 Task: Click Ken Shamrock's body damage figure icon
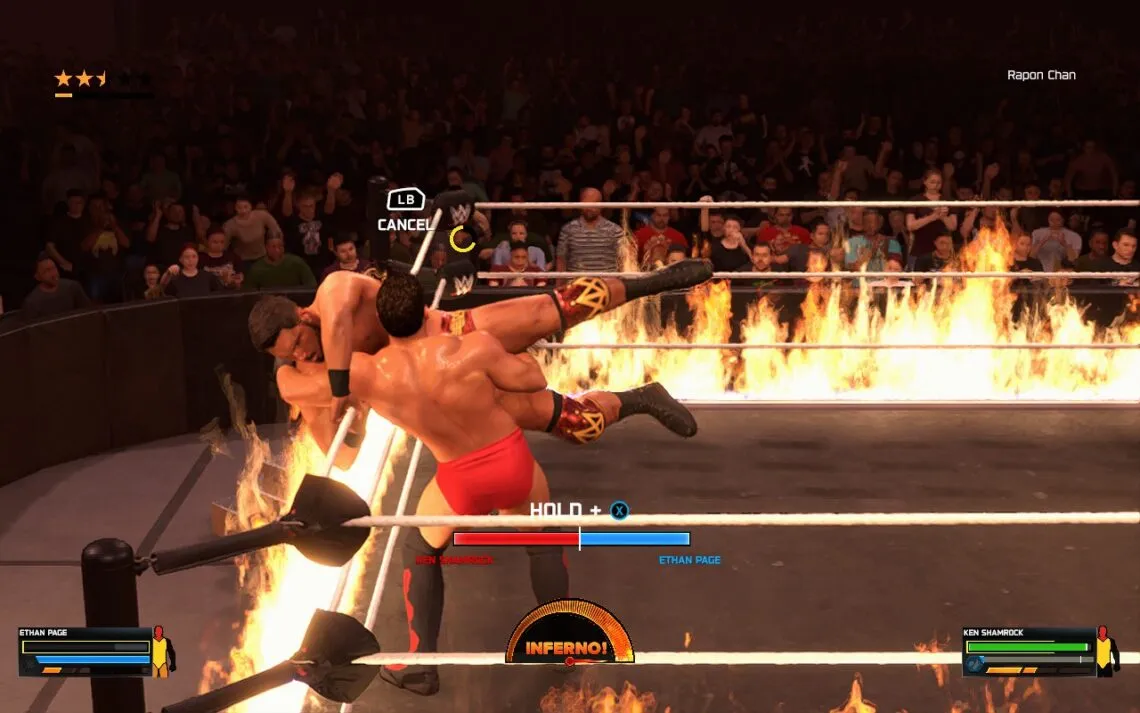pos(1105,651)
